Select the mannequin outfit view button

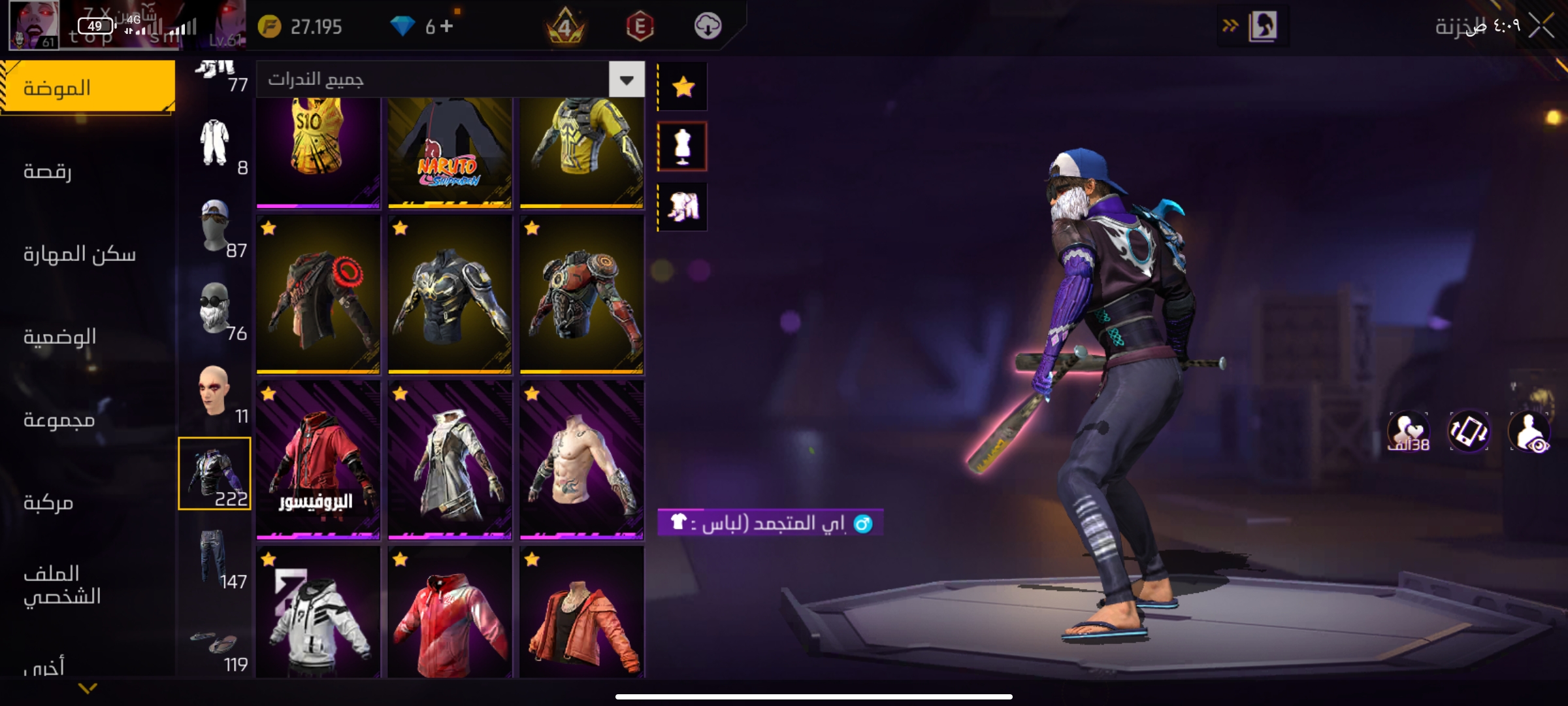683,146
